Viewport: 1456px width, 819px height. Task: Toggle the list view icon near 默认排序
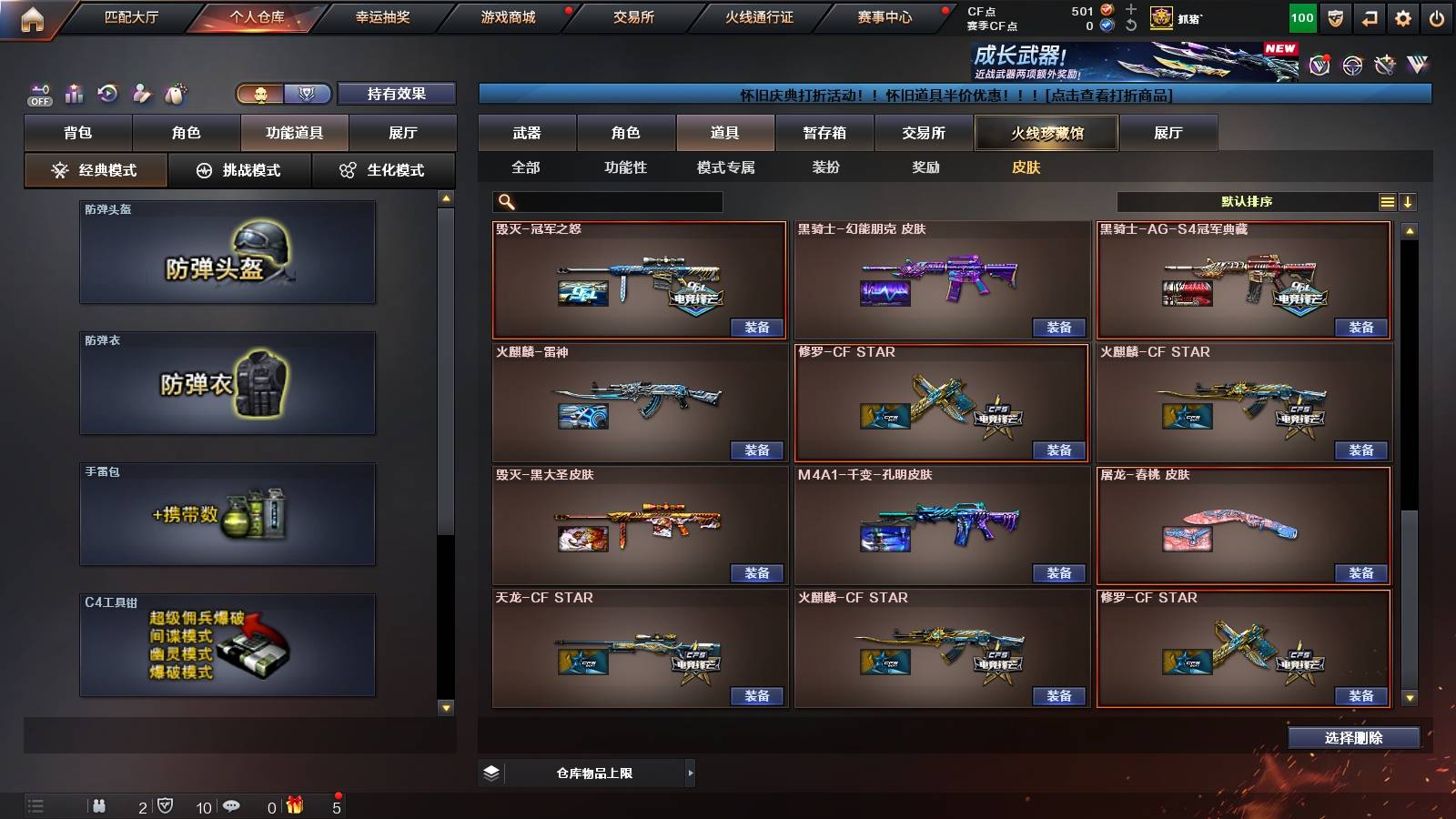coord(1387,202)
